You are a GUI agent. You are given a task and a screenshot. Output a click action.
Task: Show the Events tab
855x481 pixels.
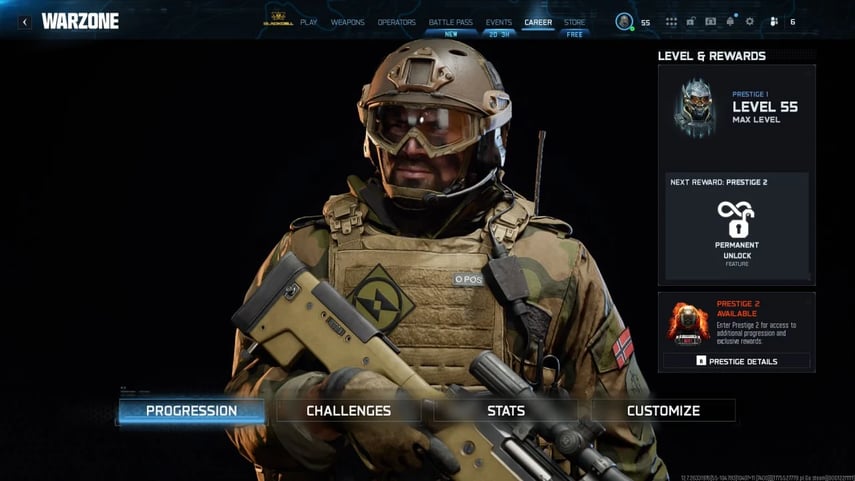pyautogui.click(x=499, y=22)
